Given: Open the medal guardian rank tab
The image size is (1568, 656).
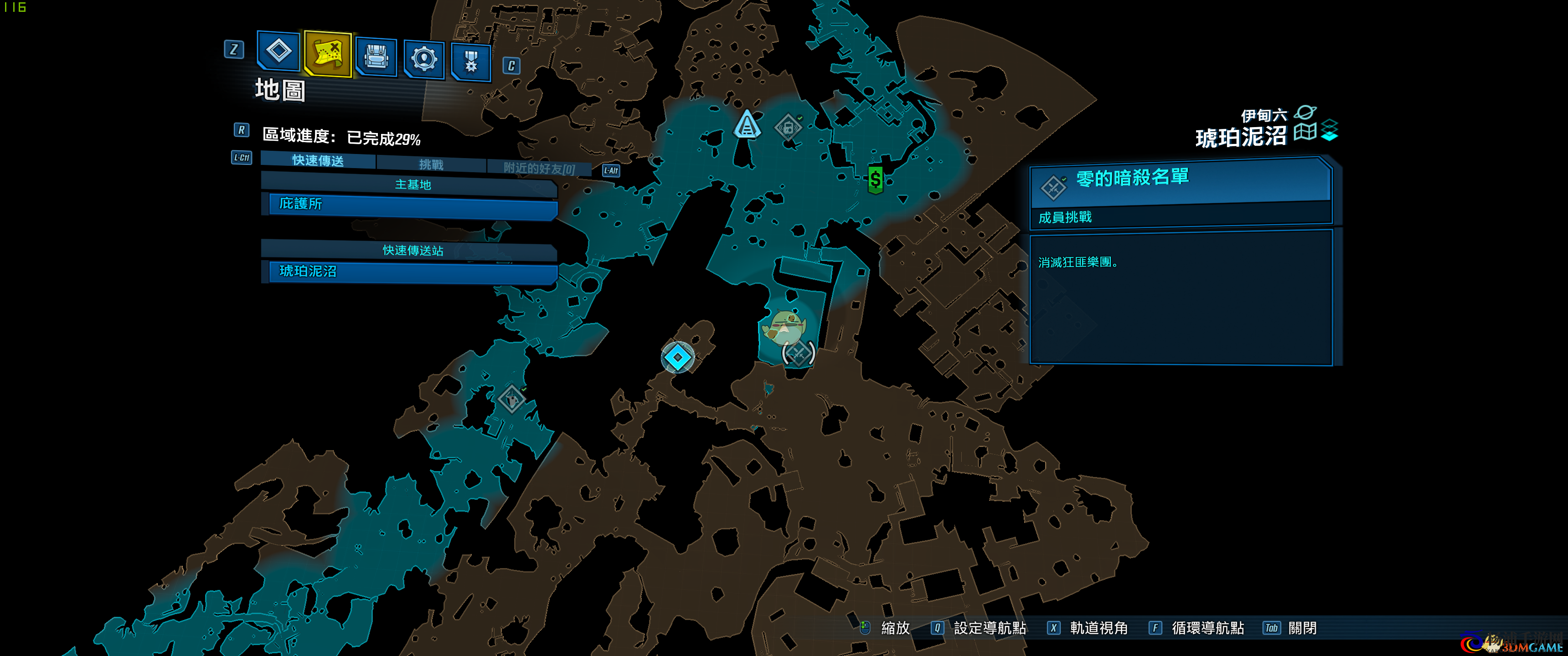Looking at the screenshot, I should 471,62.
